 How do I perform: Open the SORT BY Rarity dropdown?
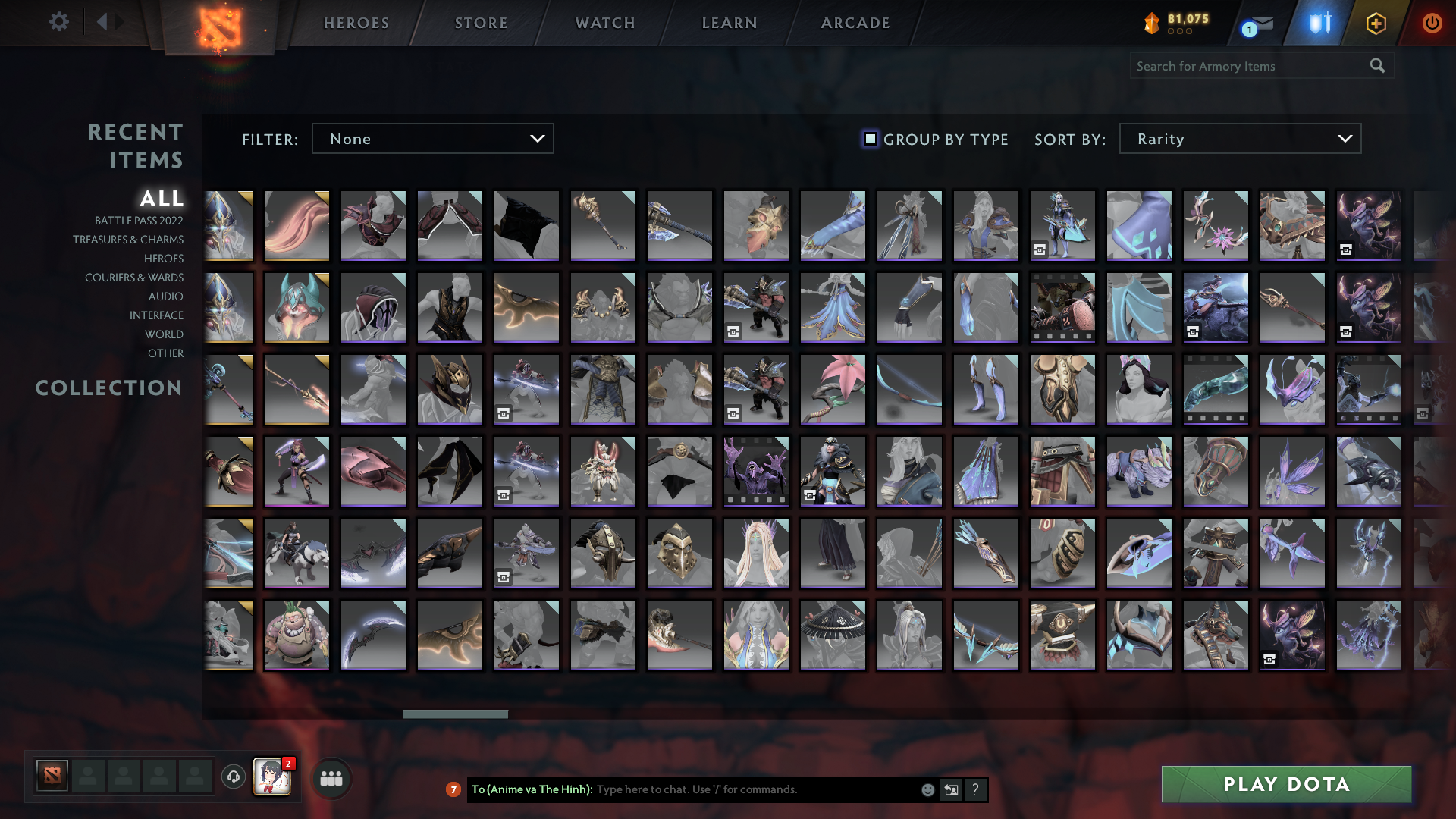pos(1239,139)
